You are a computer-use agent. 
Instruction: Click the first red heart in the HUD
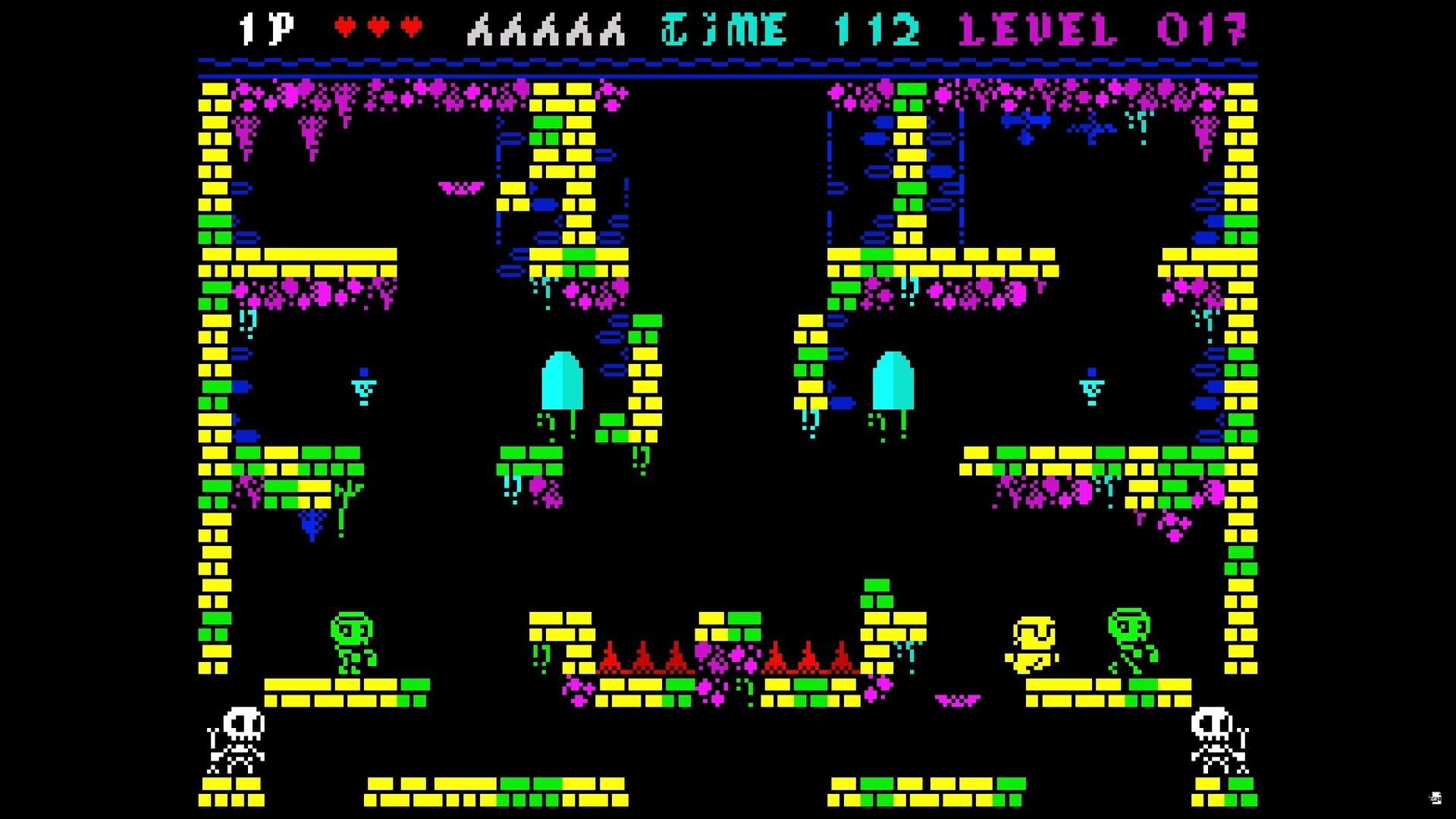[x=345, y=25]
